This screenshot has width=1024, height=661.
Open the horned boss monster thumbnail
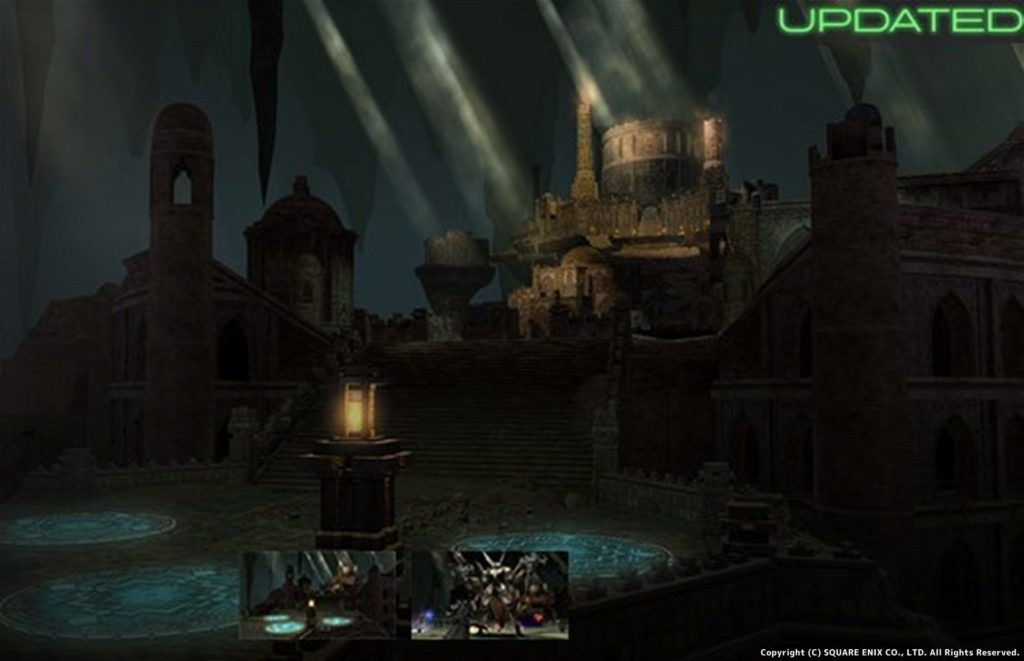(x=490, y=595)
